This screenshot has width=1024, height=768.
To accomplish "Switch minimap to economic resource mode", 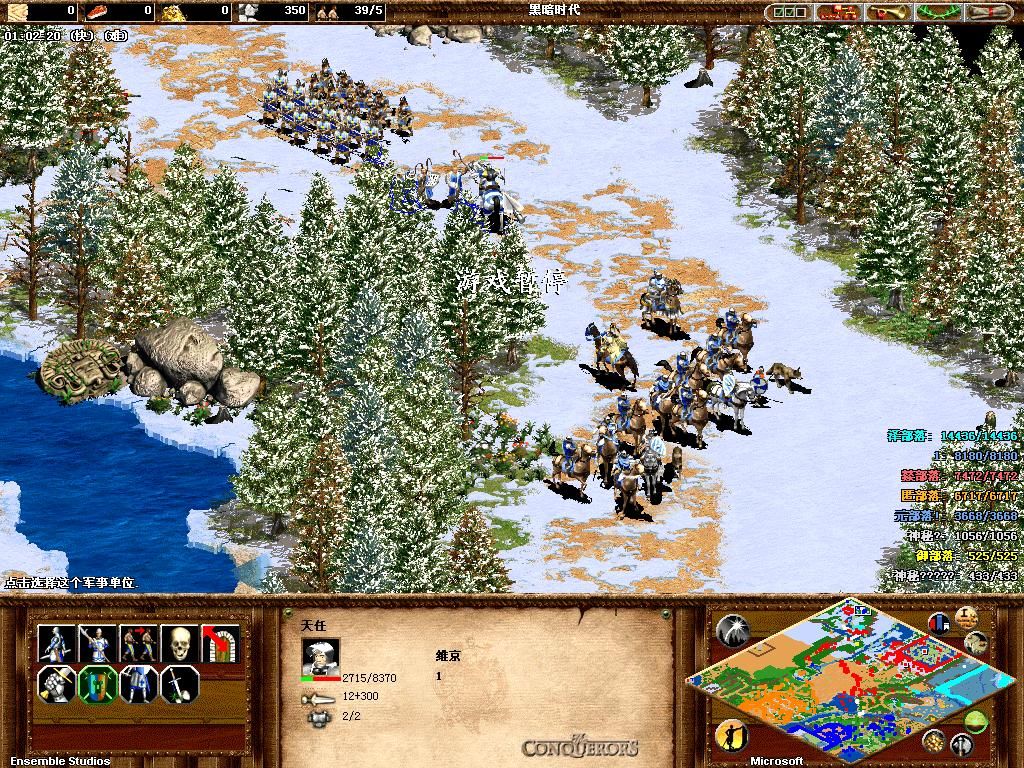I will tap(935, 740).
